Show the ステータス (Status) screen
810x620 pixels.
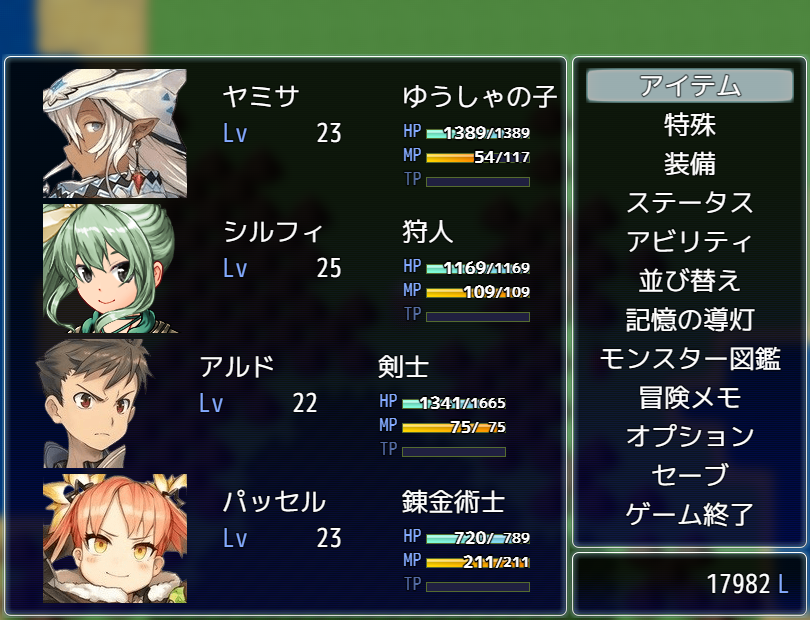pyautogui.click(x=689, y=203)
